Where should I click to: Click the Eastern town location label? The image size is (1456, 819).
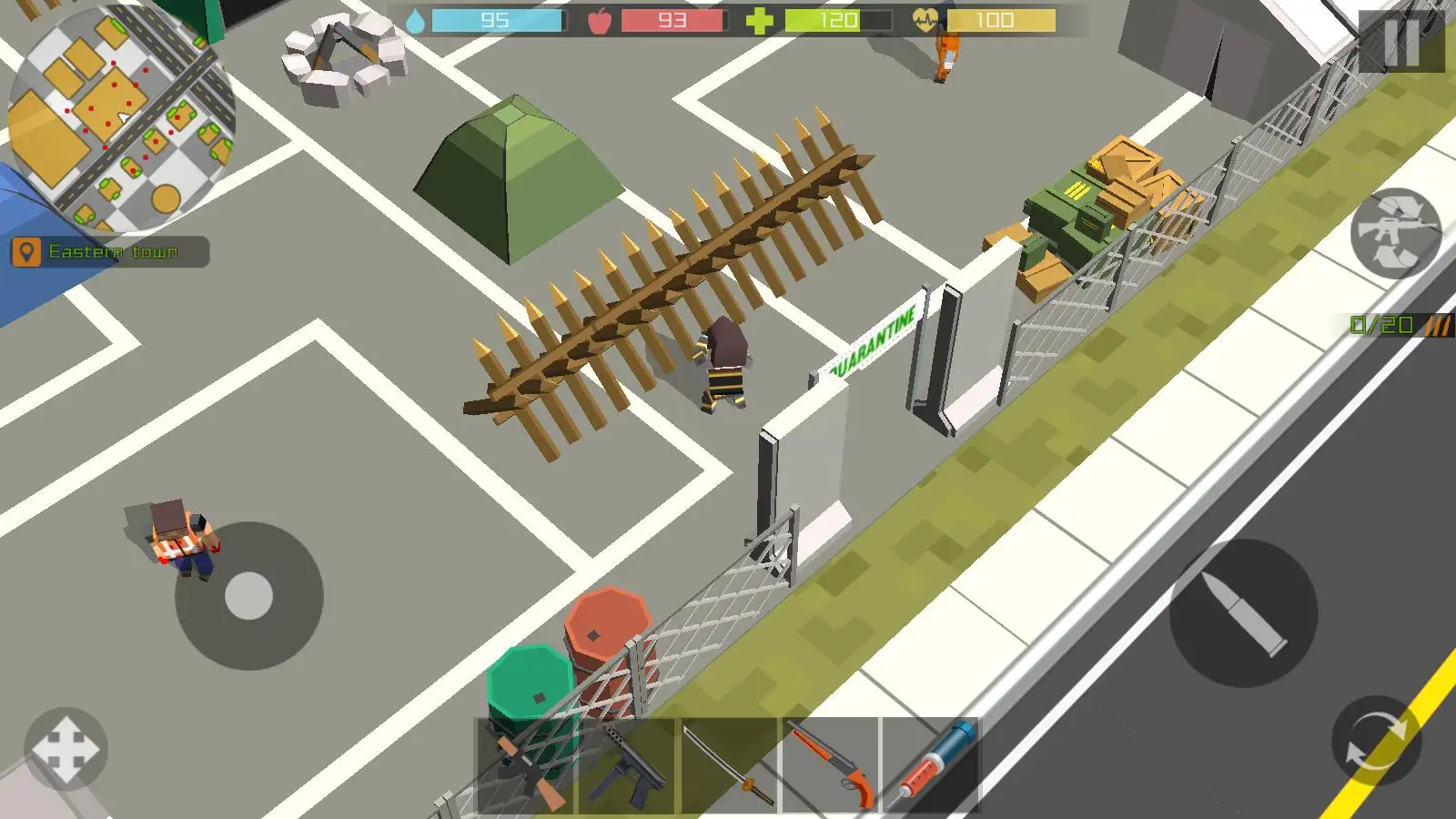point(110,252)
